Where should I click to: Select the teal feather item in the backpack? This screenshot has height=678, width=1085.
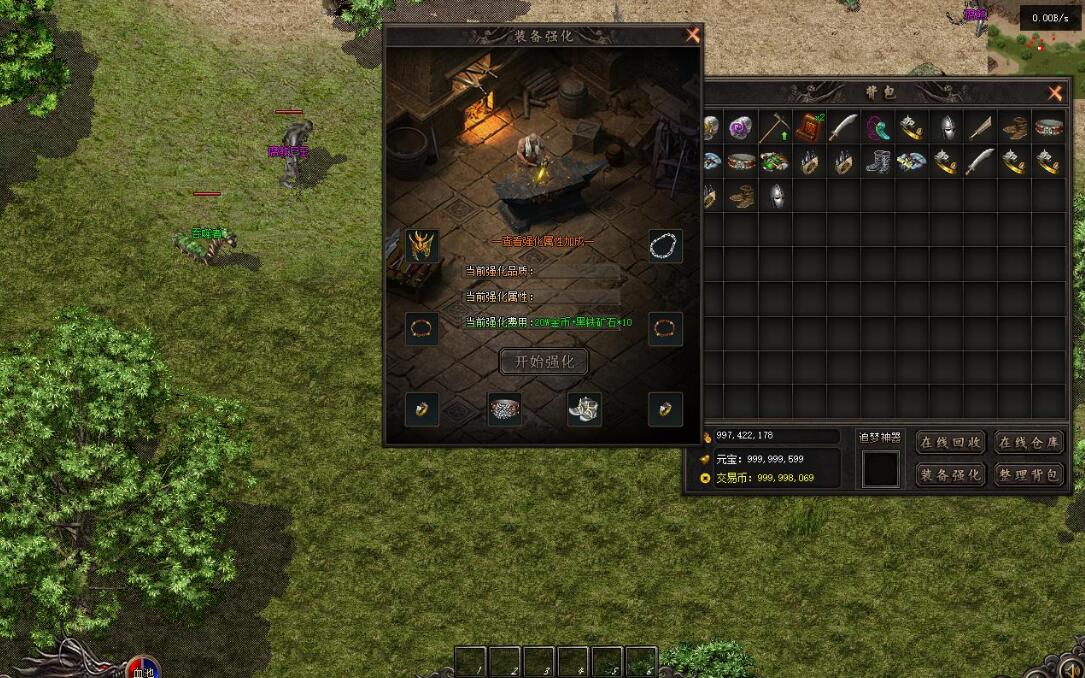(x=877, y=128)
